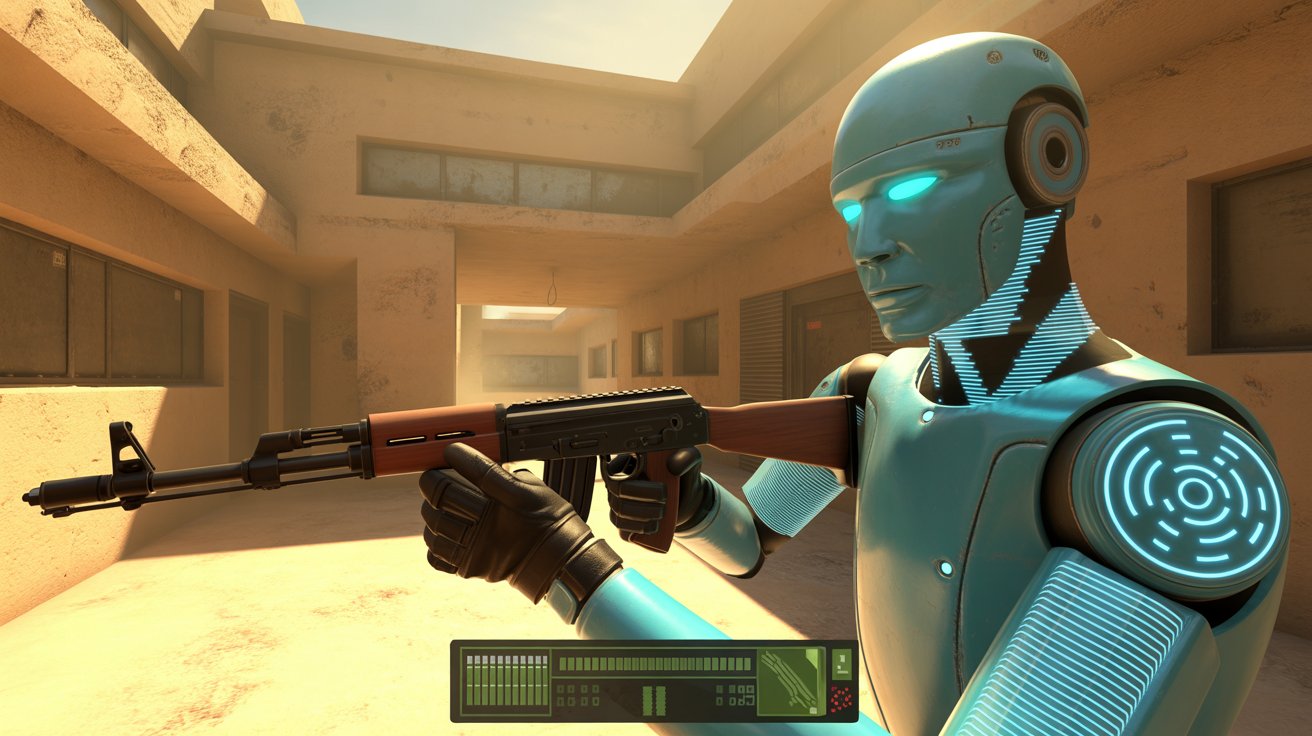
Task: Click the green minimap panel
Action: pos(791,681)
